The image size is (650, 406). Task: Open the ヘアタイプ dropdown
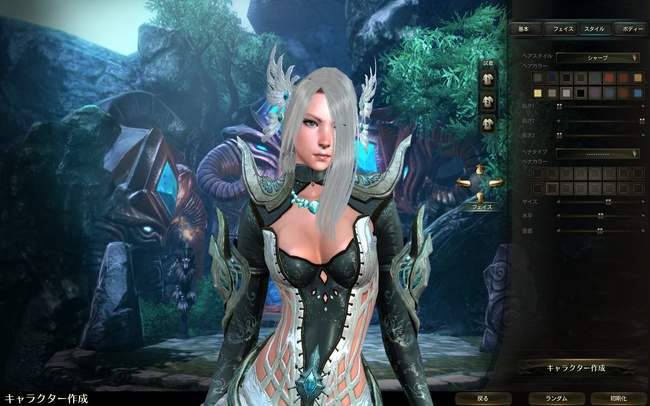tap(598, 154)
